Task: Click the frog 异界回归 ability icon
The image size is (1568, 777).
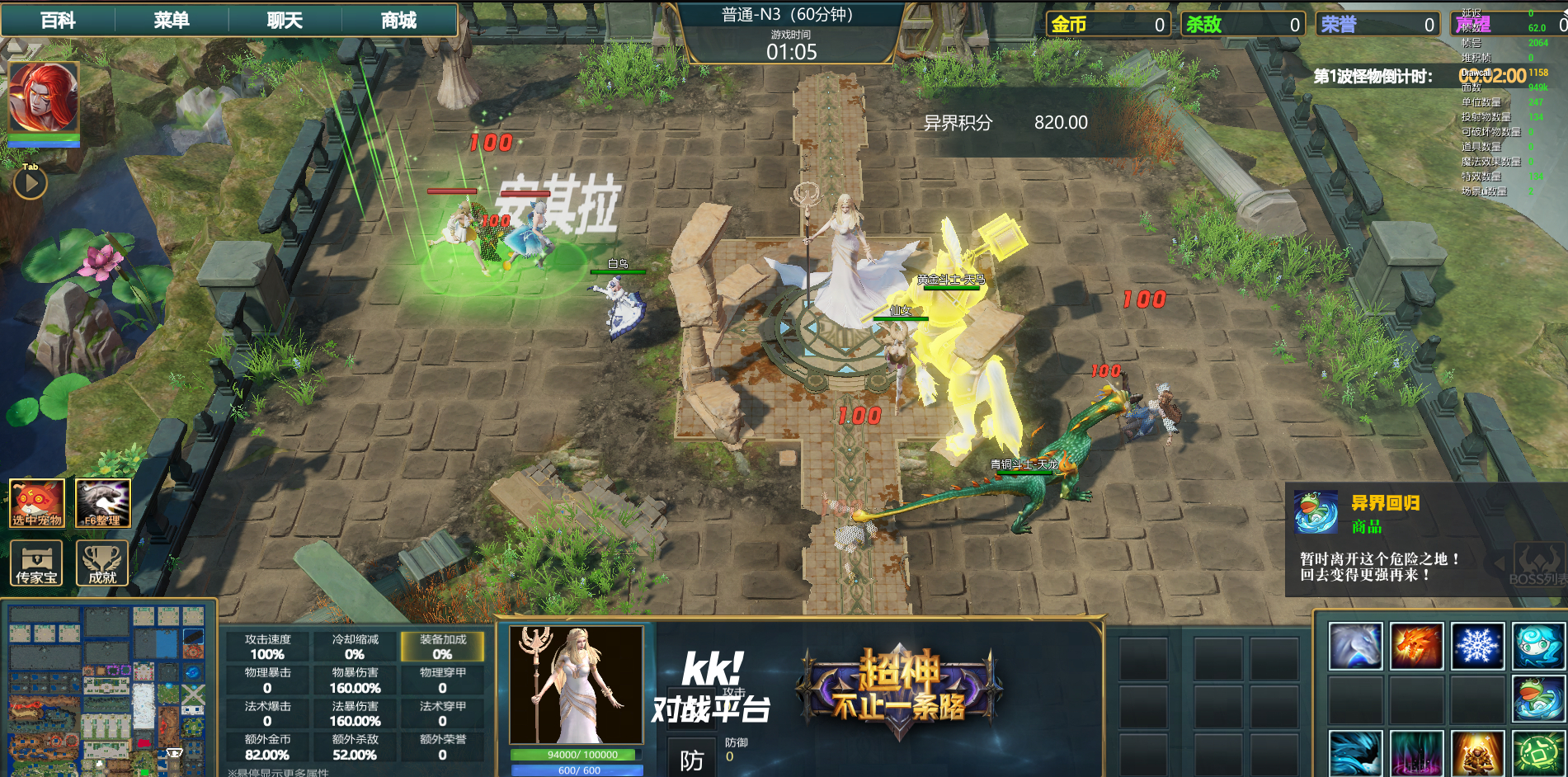Action: [x=1538, y=699]
